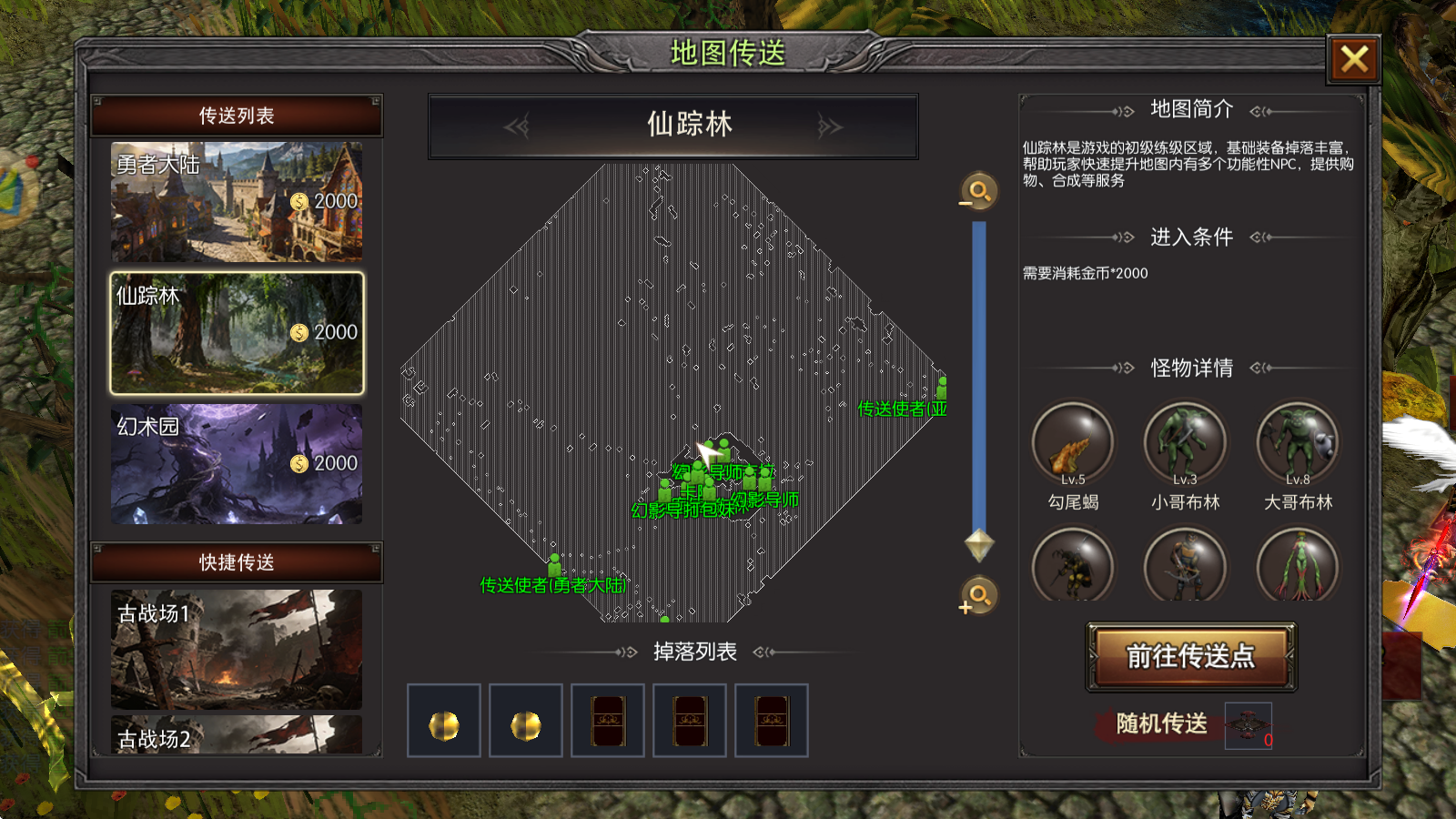The height and width of the screenshot is (819, 1456).
Task: Click the zoom-out magnifier below the map slider
Action: 977,598
